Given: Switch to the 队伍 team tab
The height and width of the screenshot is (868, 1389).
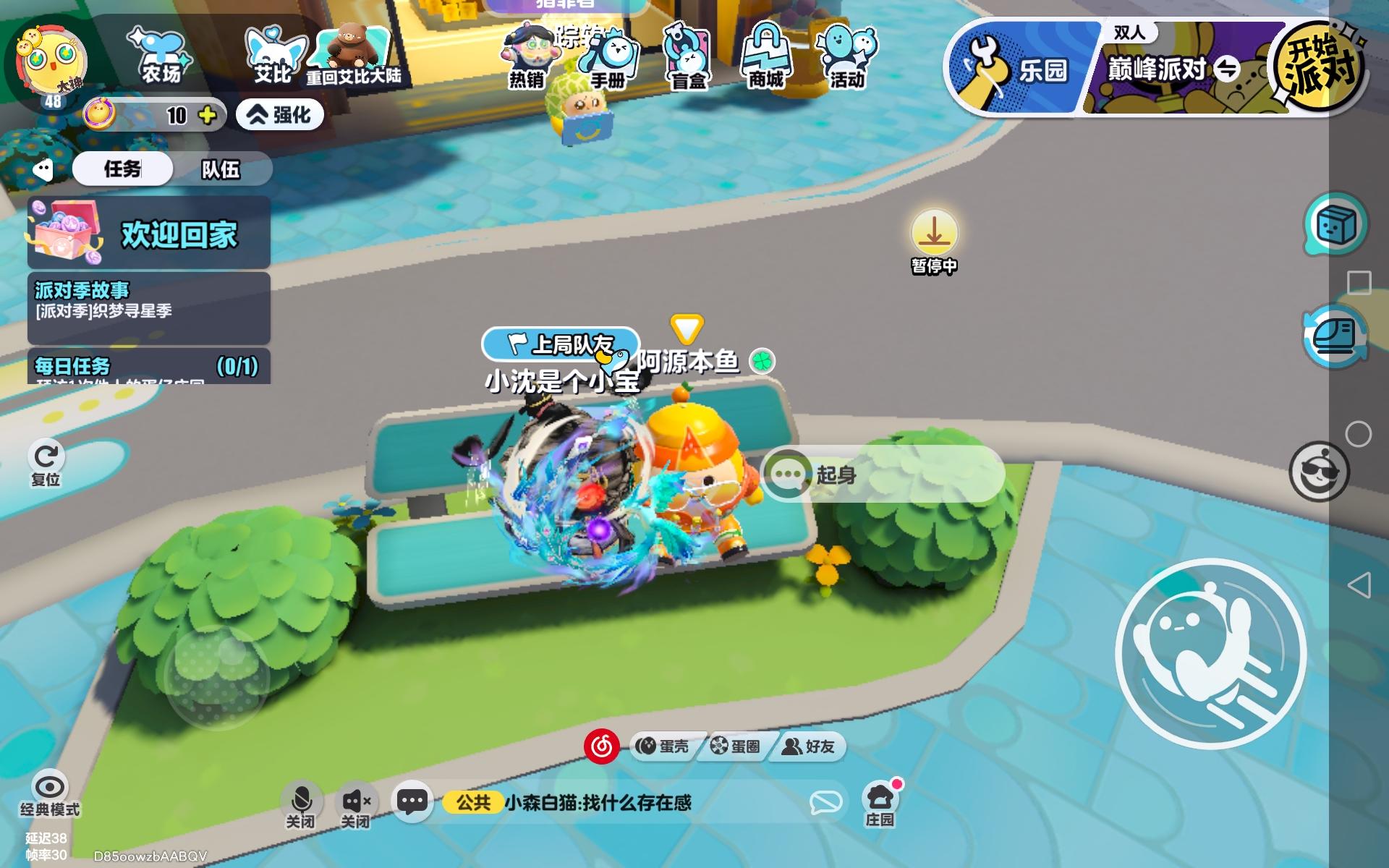Looking at the screenshot, I should coord(223,170).
